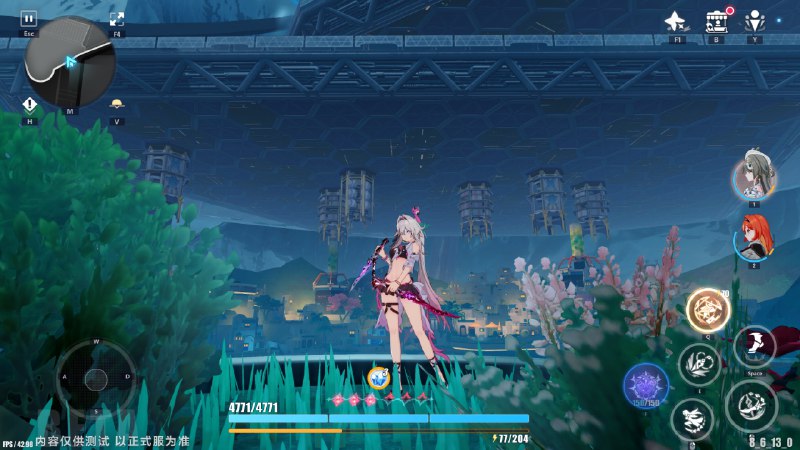Open the shop stall icon with red dot
The image size is (800, 450).
click(716, 21)
